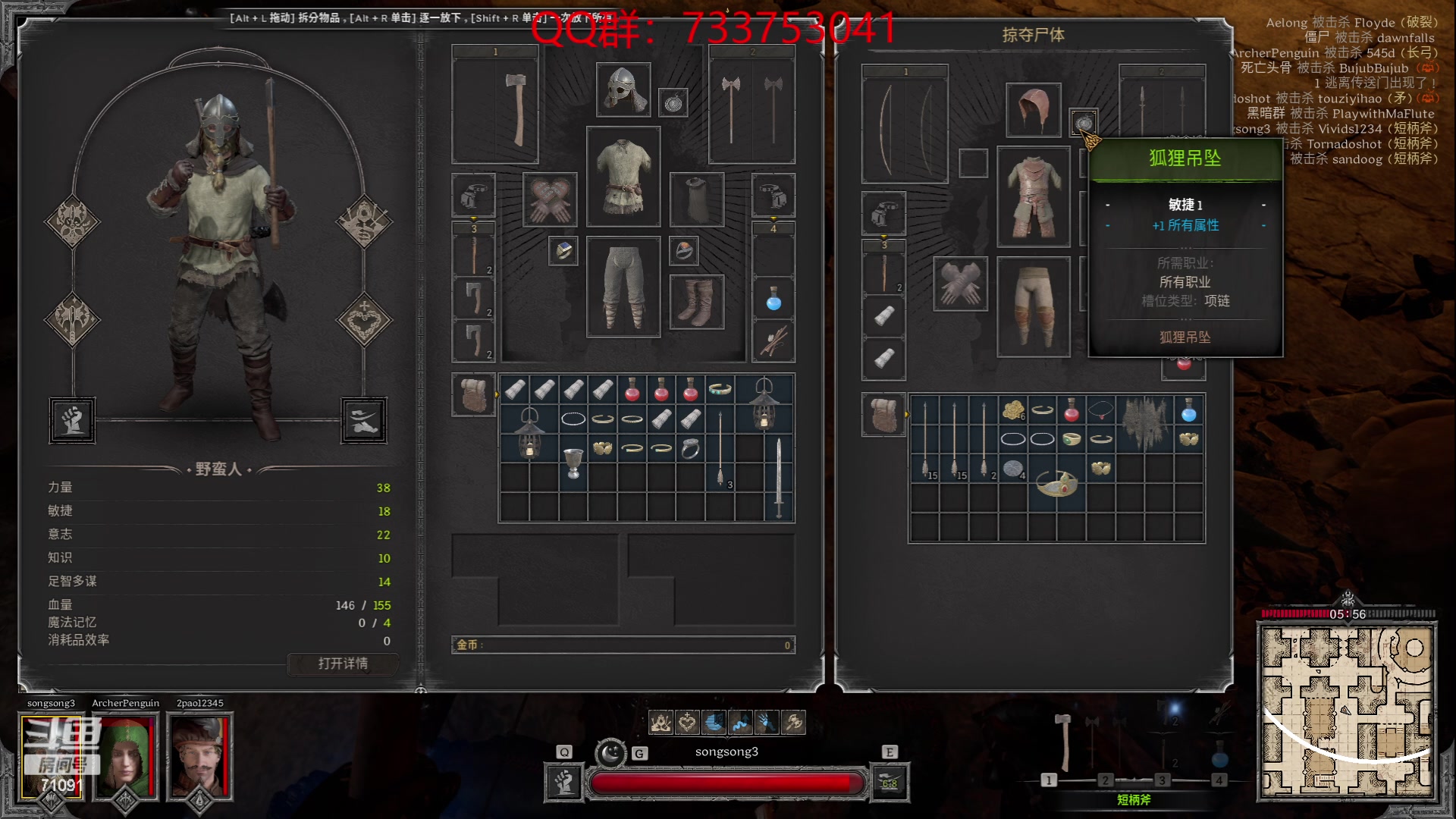Select ArcherPenguin's party portrait
The height and width of the screenshot is (819, 1456).
[125, 757]
